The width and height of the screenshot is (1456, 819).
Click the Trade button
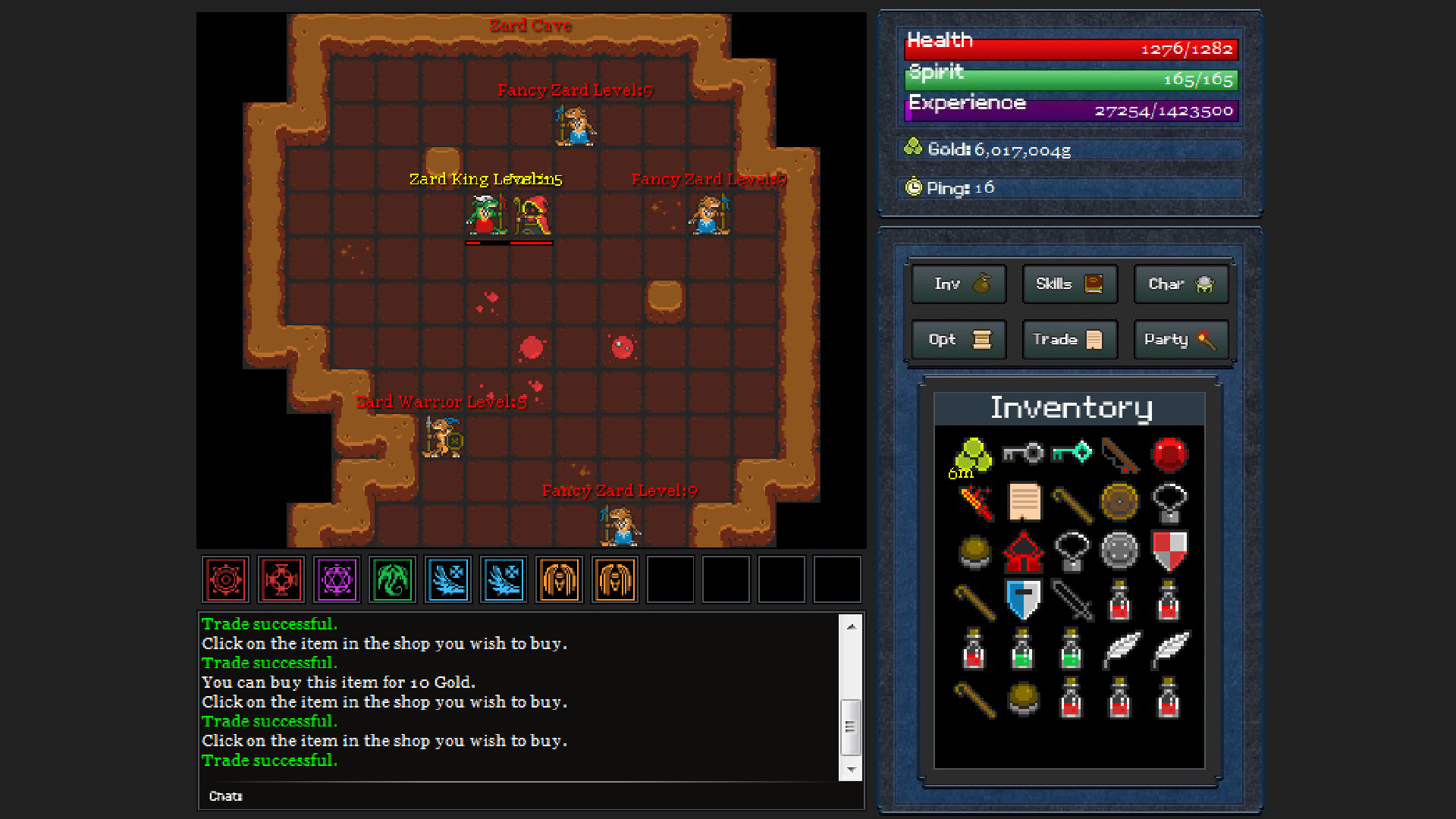click(x=1069, y=340)
